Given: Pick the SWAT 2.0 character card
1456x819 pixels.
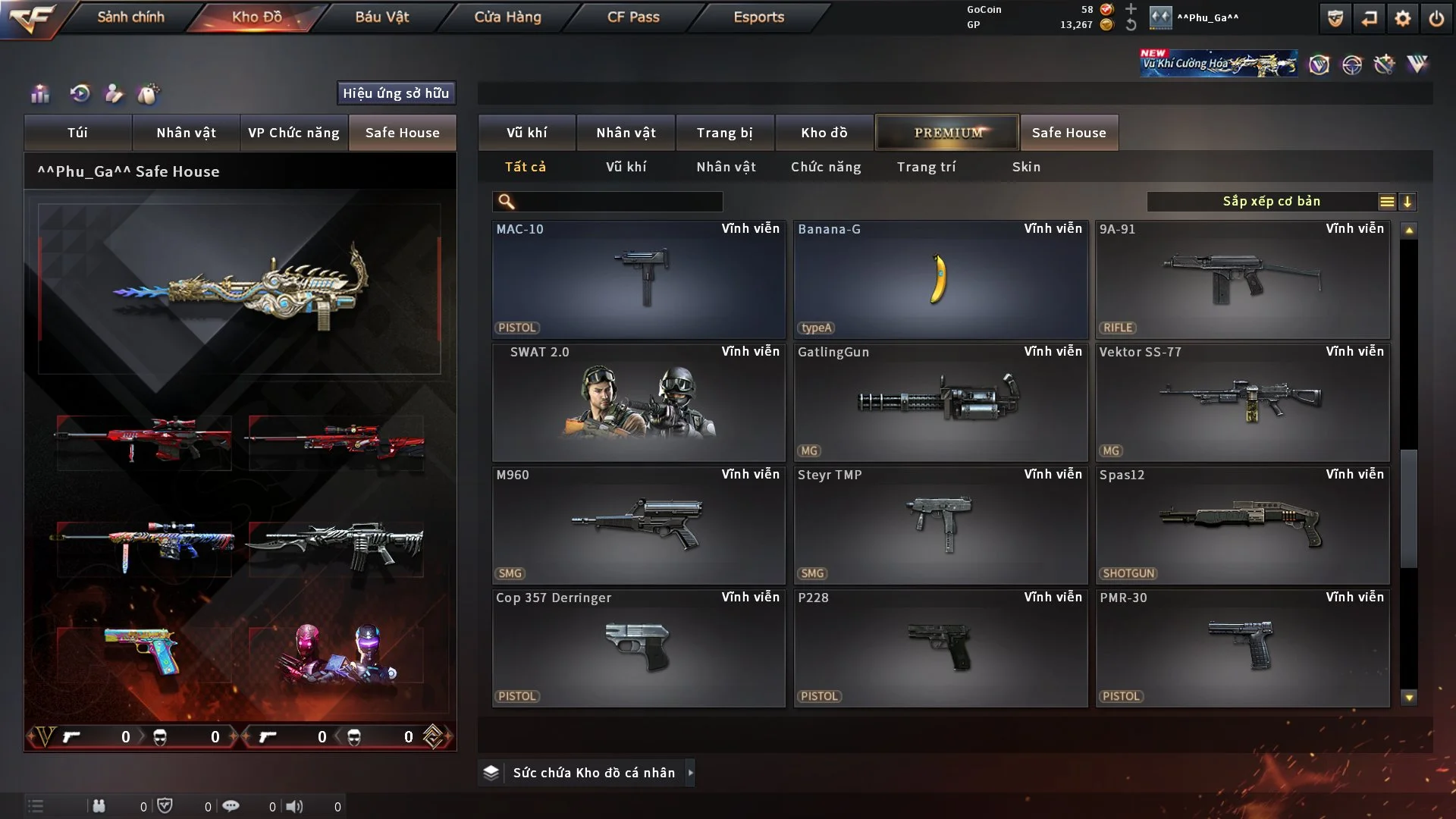Looking at the screenshot, I should tap(639, 402).
